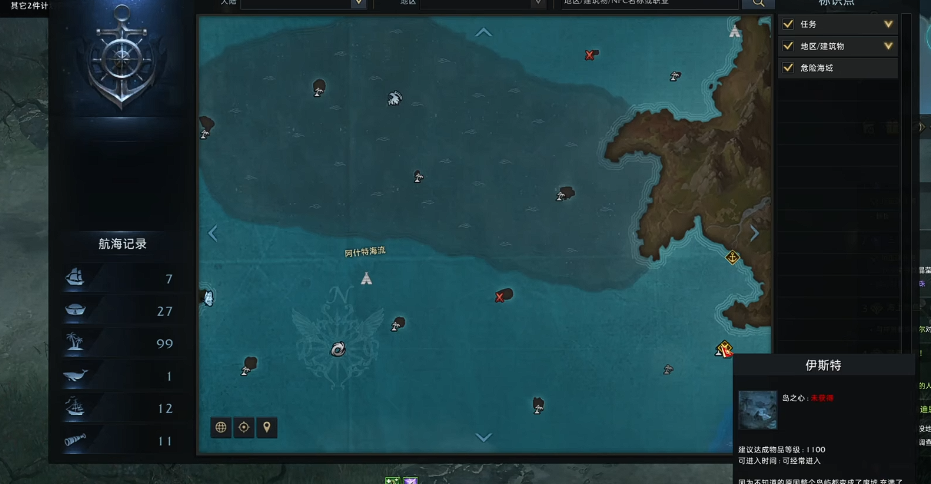
Task: Expand the 地区/建筑物 filter arrow
Action: click(888, 46)
